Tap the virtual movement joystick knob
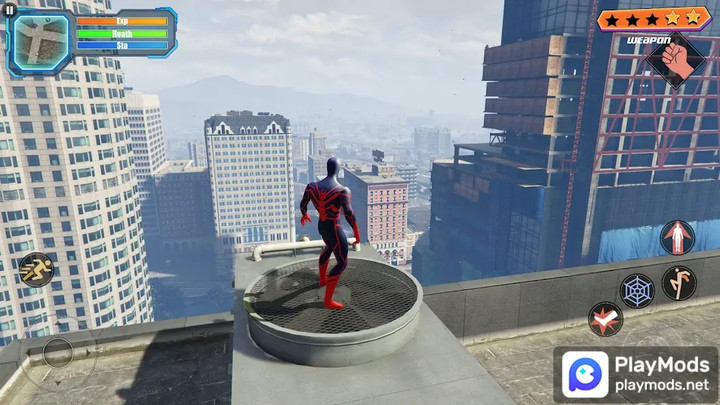Image resolution: width=720 pixels, height=405 pixels. coord(58,351)
